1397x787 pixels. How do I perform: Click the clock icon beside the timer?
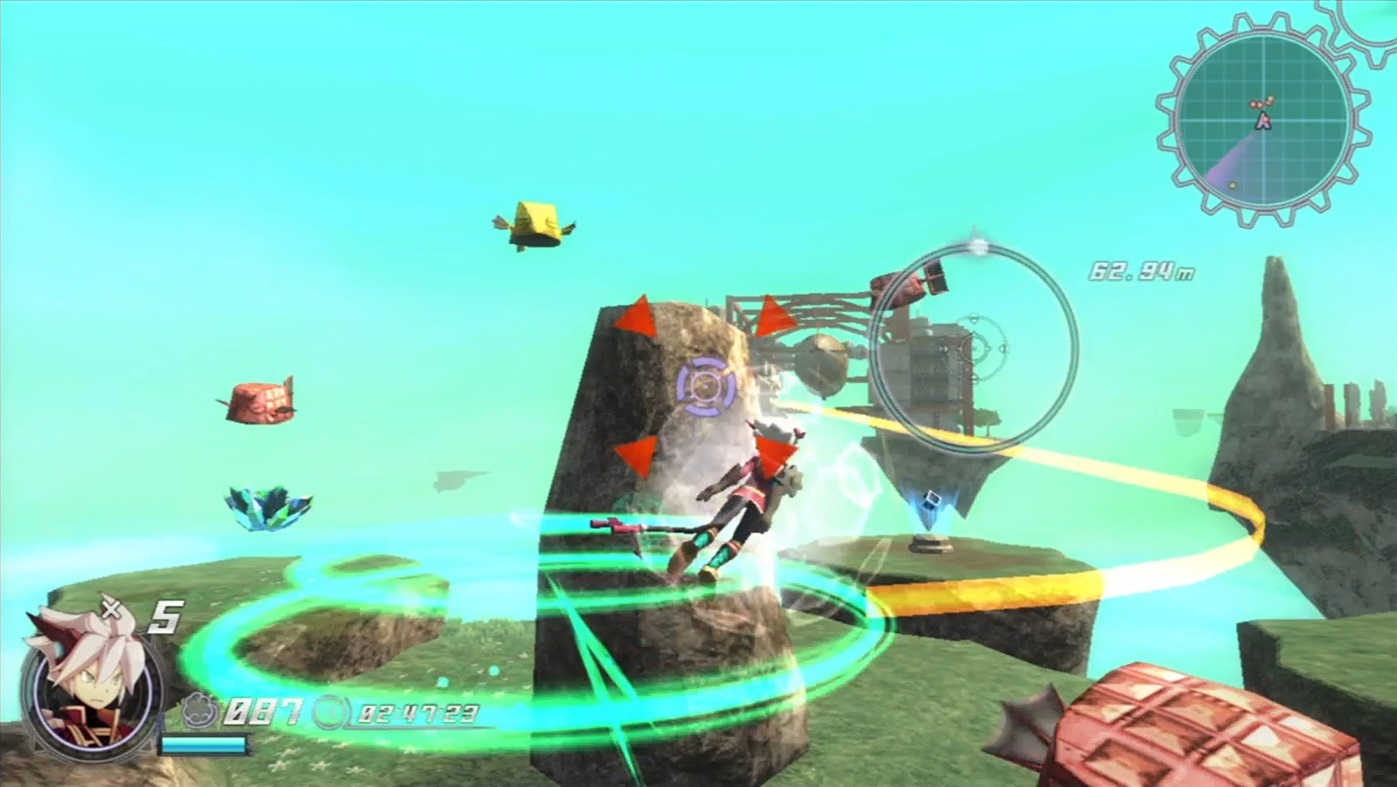click(330, 714)
